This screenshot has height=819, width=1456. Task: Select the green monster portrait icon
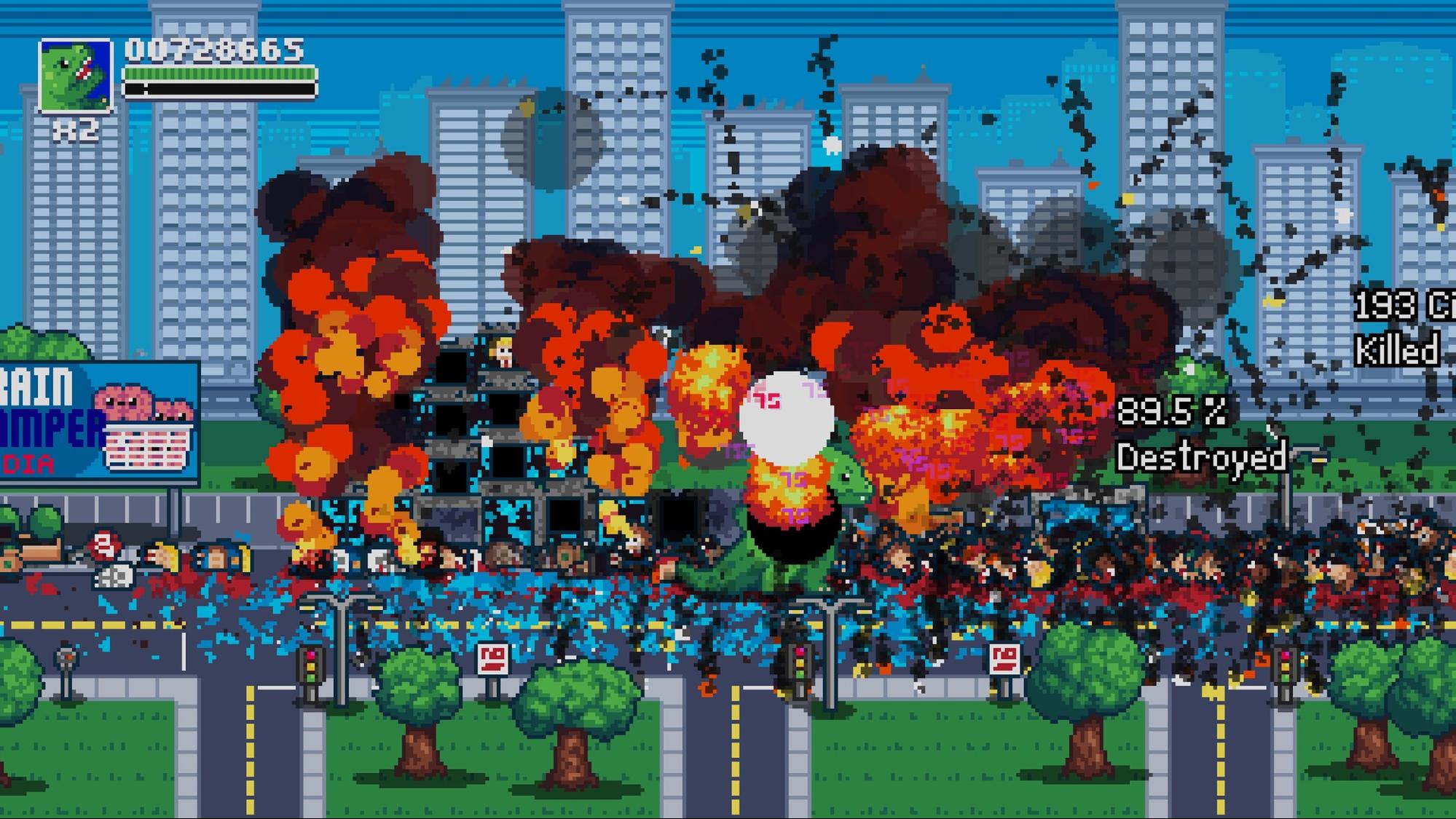point(76,76)
